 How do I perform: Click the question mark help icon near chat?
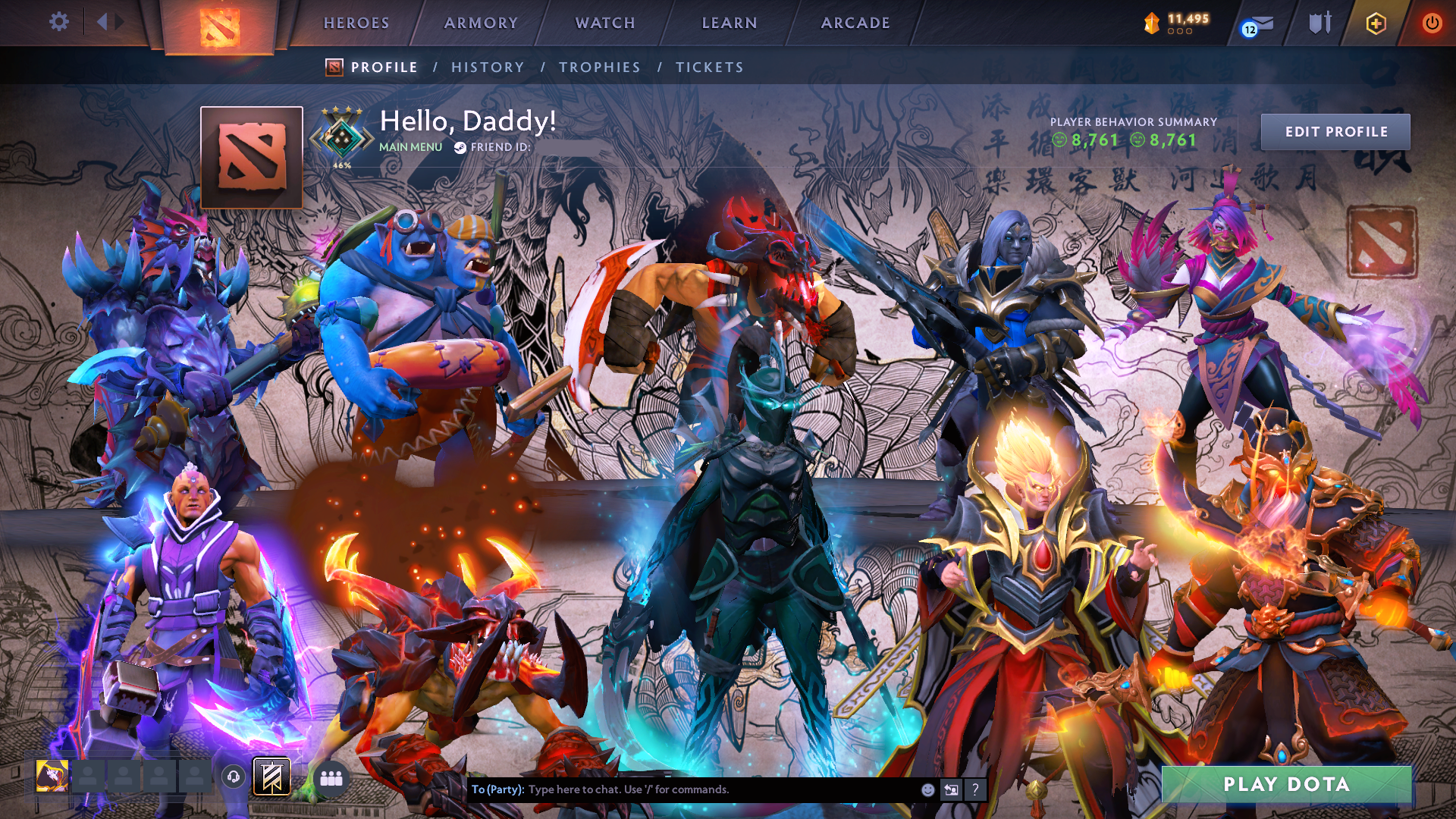(976, 790)
